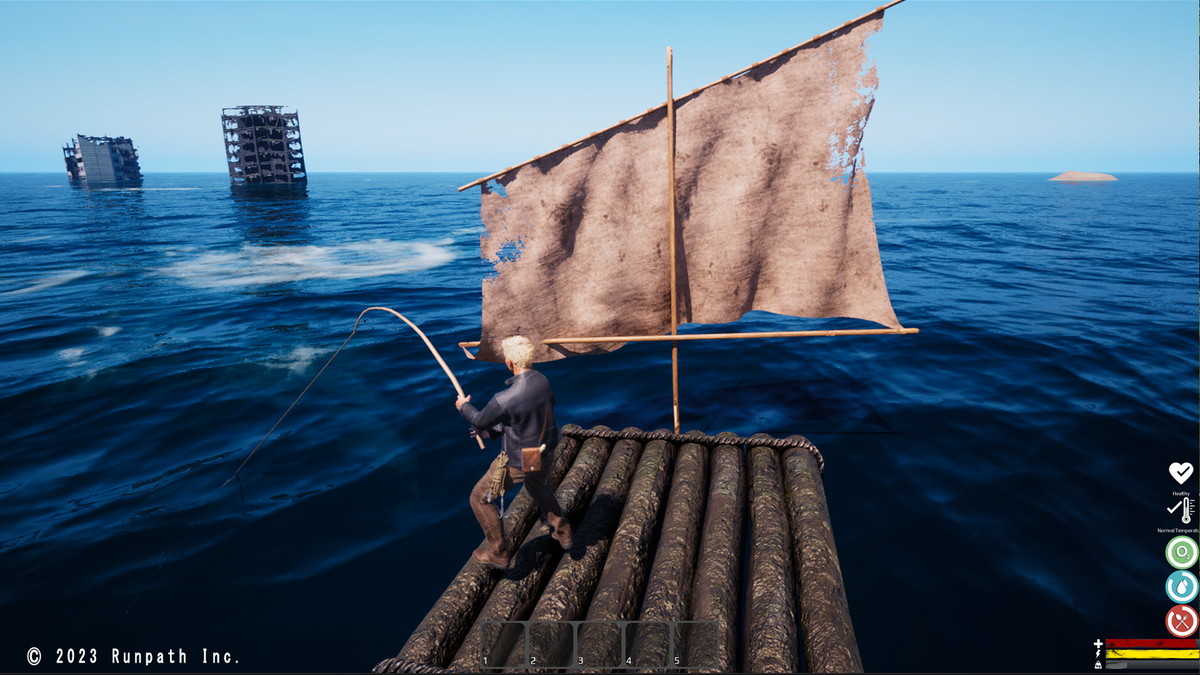Check the red fork-and-spoon hunger icon

coord(1181,621)
